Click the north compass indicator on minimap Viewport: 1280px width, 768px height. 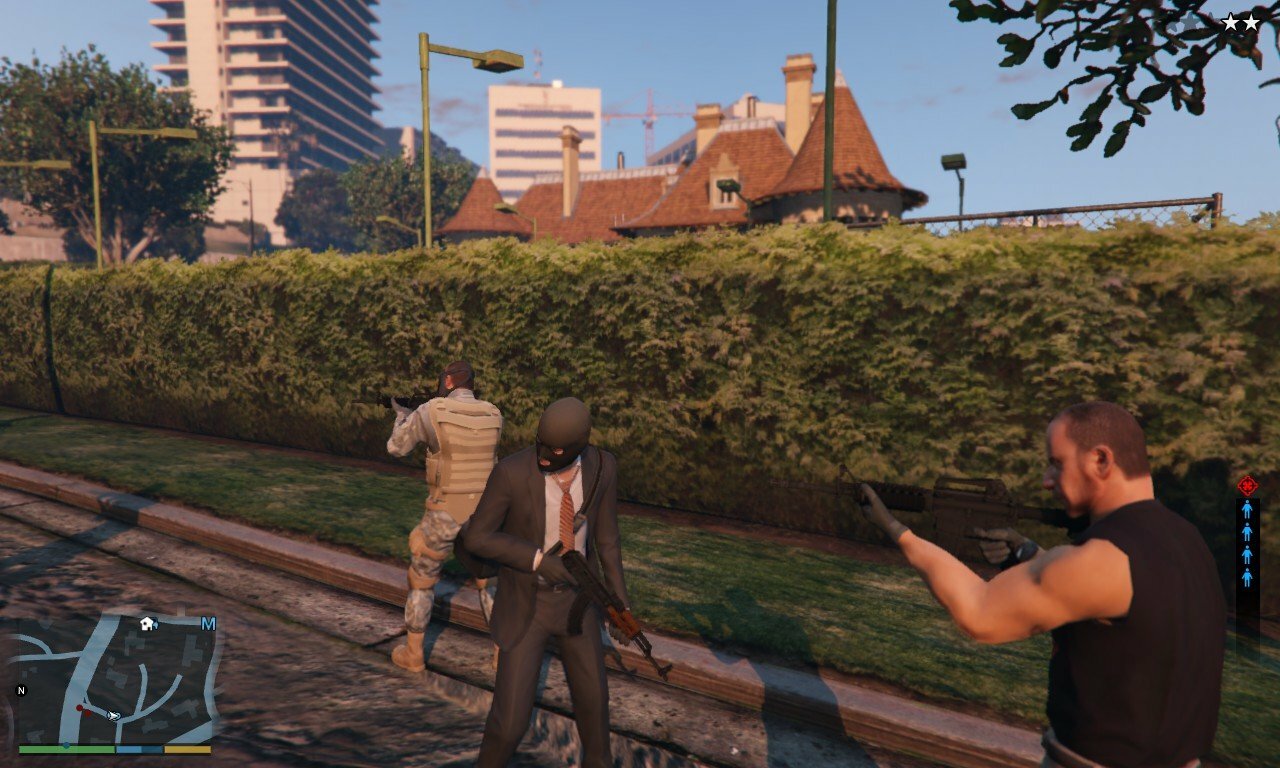pos(20,690)
